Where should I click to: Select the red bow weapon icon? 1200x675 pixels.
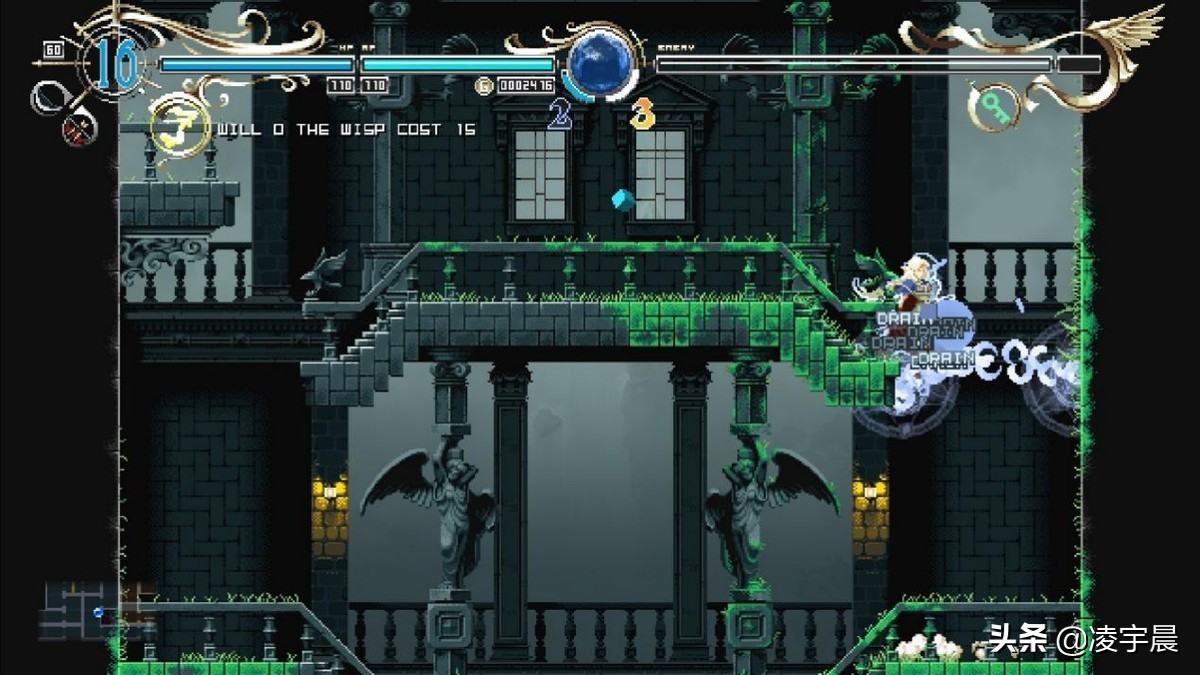[x=79, y=128]
